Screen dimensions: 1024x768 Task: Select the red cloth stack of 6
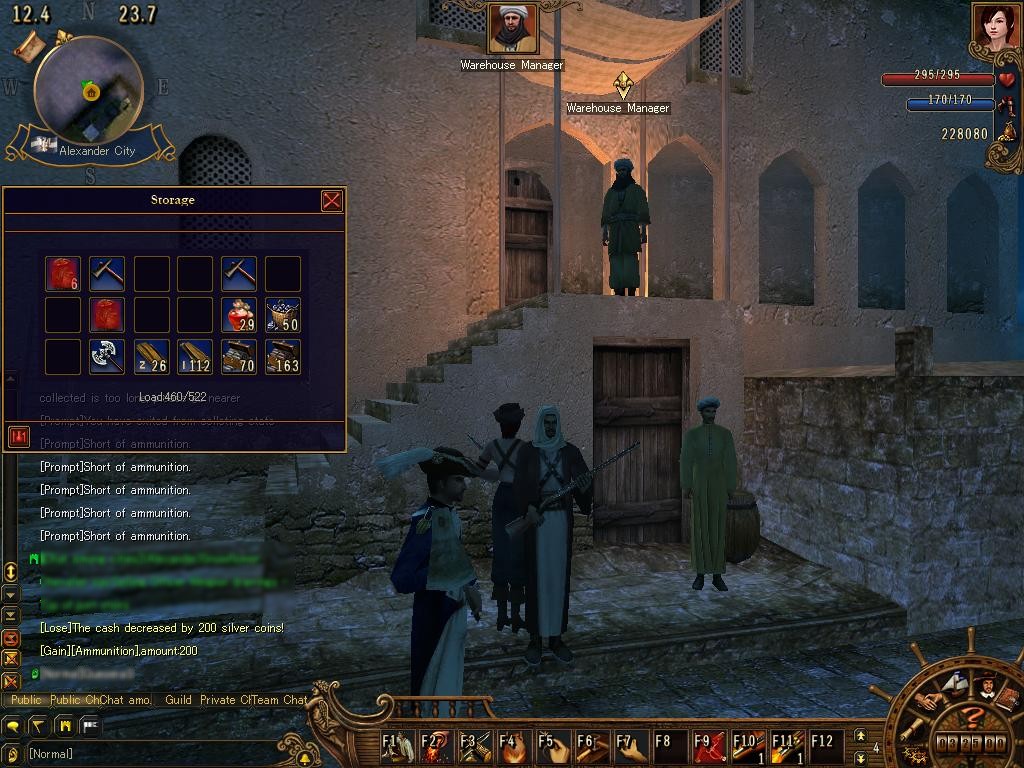tap(63, 274)
